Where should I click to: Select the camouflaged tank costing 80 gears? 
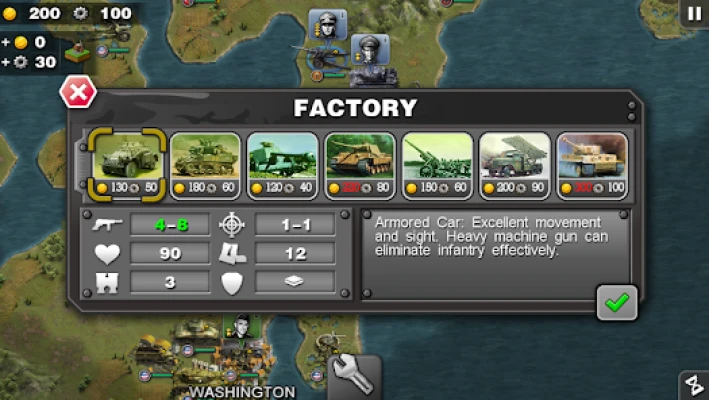point(360,163)
